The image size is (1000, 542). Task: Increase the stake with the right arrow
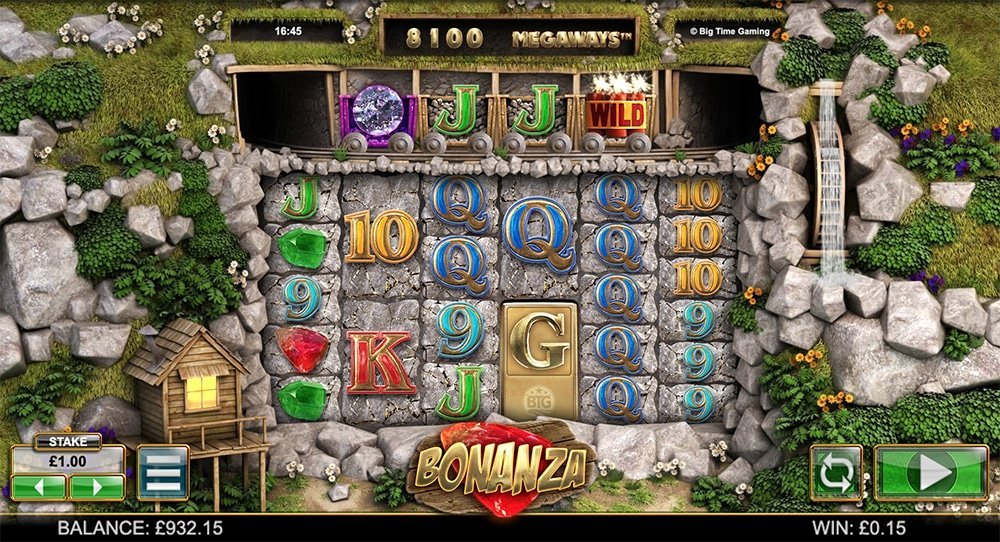pyautogui.click(x=96, y=487)
